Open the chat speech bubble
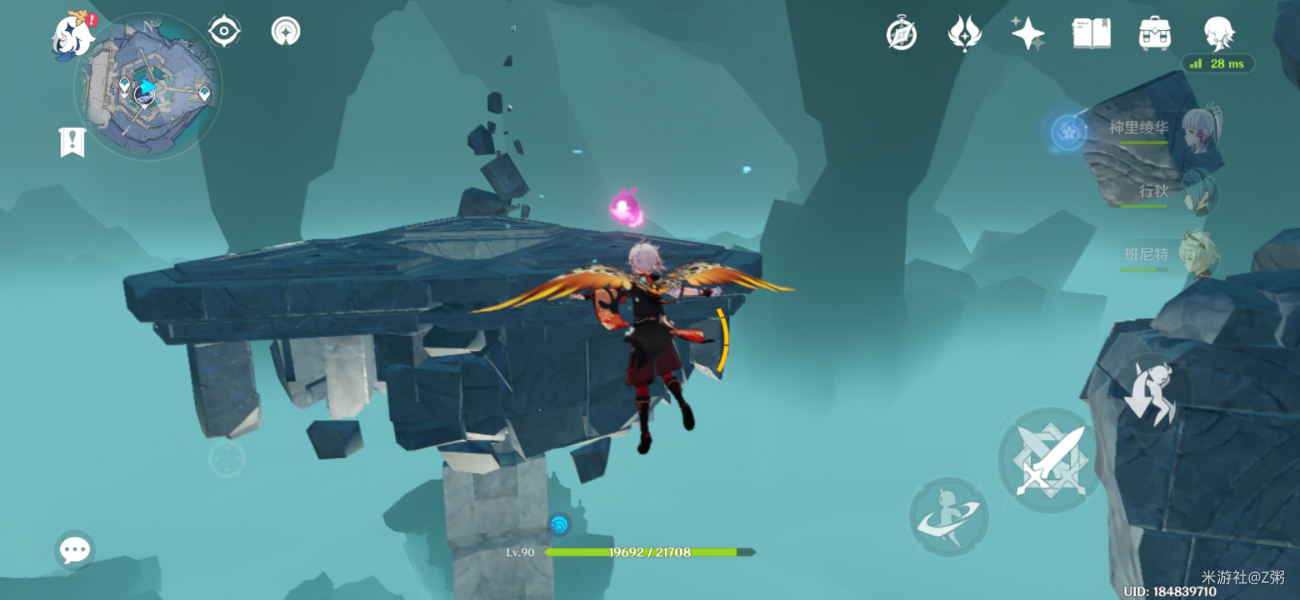The image size is (1300, 600). click(x=75, y=549)
